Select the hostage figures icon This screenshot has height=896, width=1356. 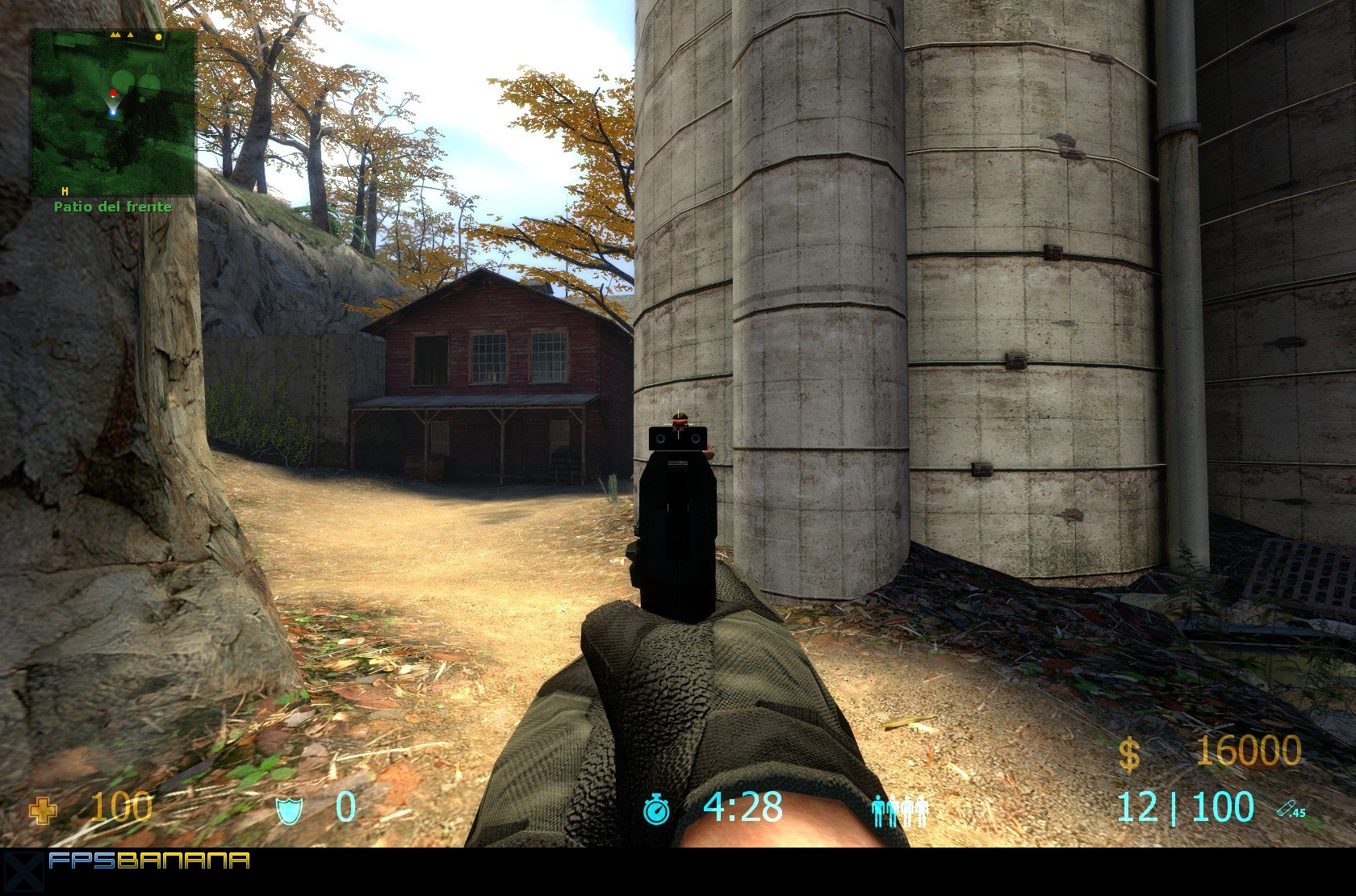pyautogui.click(x=900, y=810)
